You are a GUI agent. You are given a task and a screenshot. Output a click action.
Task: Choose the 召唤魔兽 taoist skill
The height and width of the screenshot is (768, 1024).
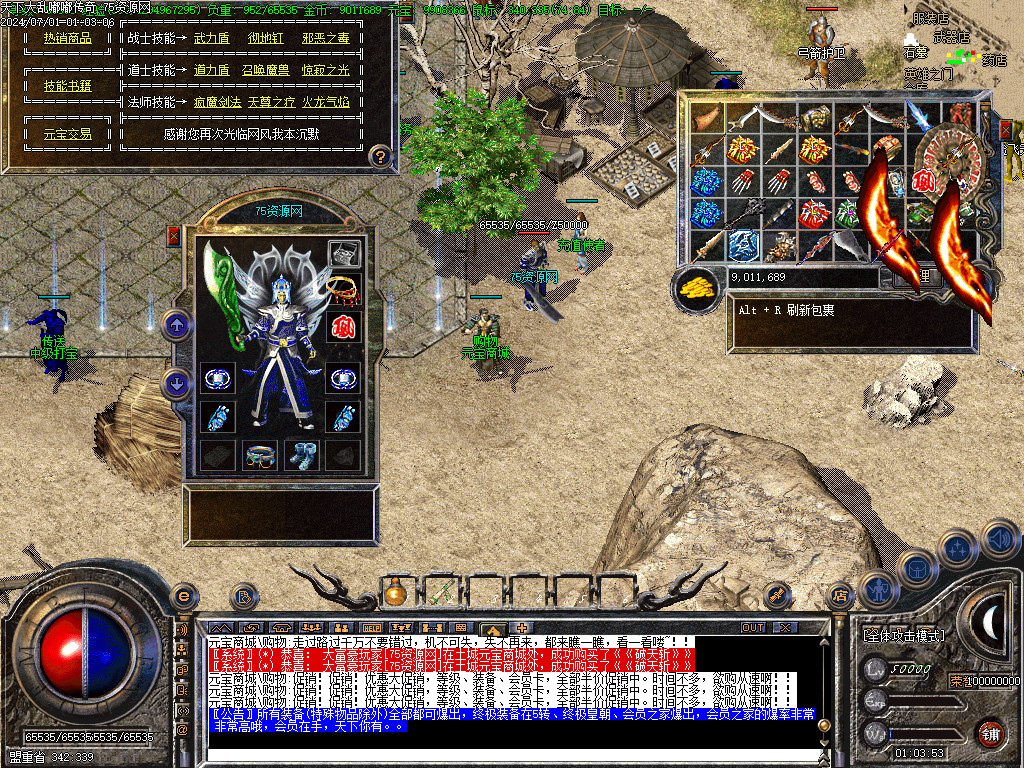pyautogui.click(x=265, y=70)
